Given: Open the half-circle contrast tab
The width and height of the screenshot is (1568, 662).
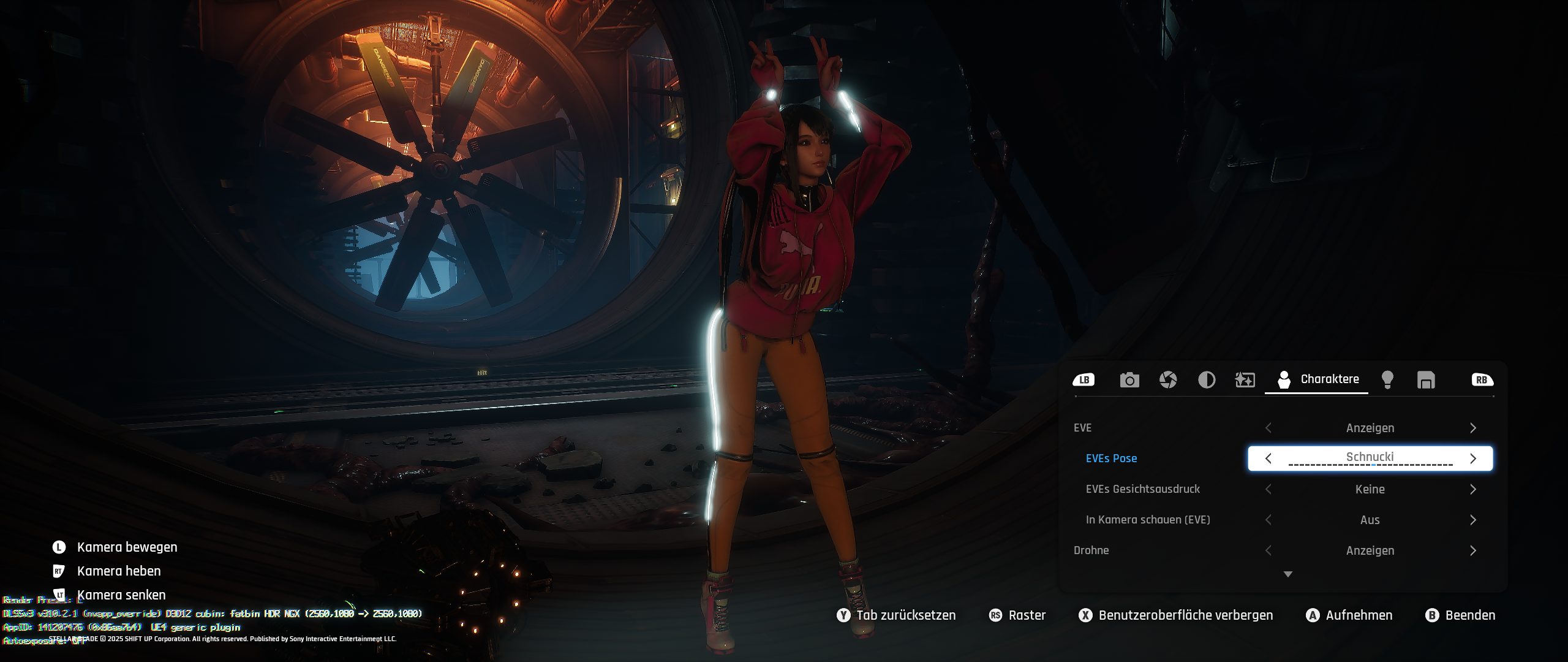Looking at the screenshot, I should point(1207,380).
